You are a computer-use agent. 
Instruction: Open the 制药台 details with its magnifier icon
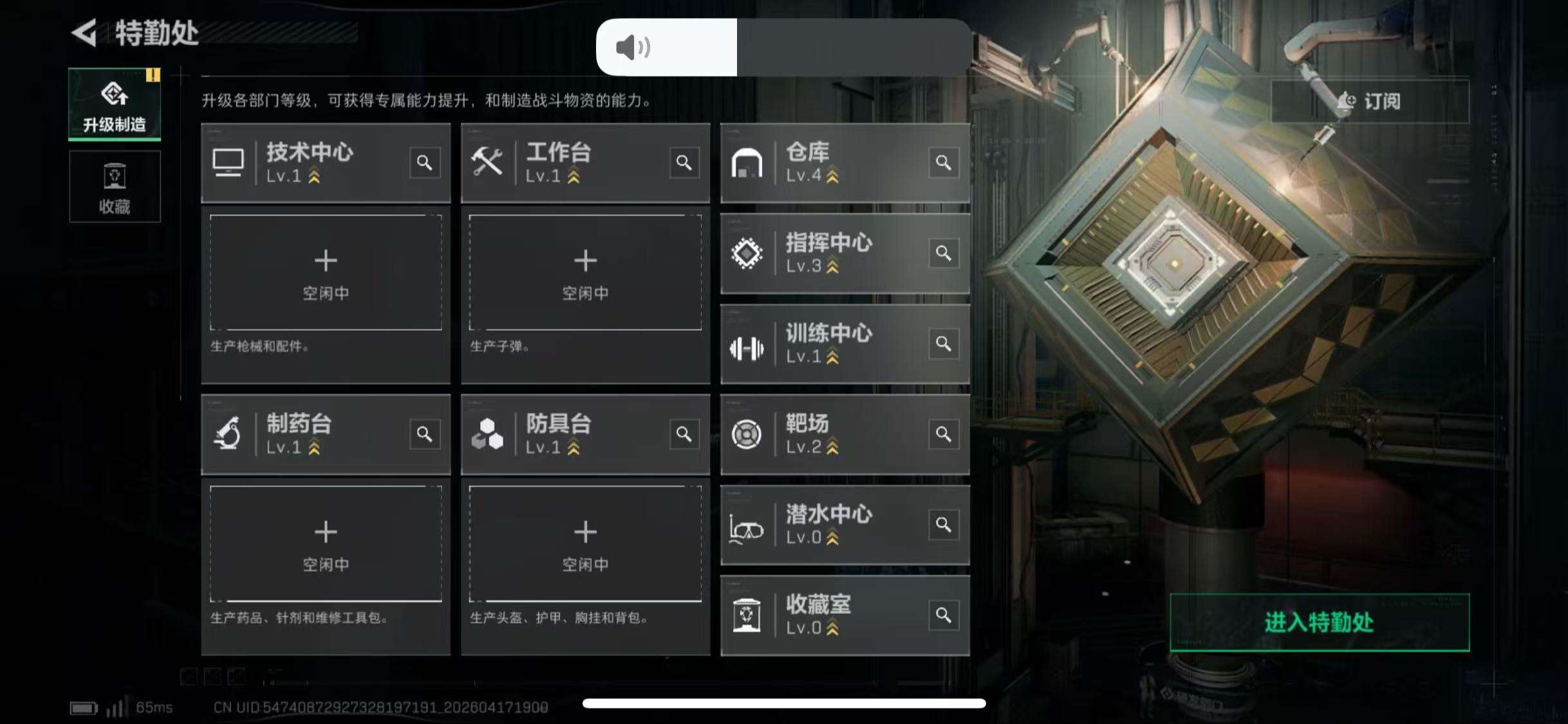(x=424, y=434)
